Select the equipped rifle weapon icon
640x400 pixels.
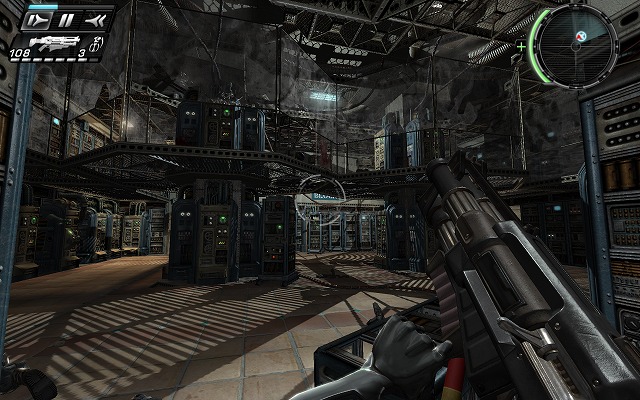pos(55,43)
